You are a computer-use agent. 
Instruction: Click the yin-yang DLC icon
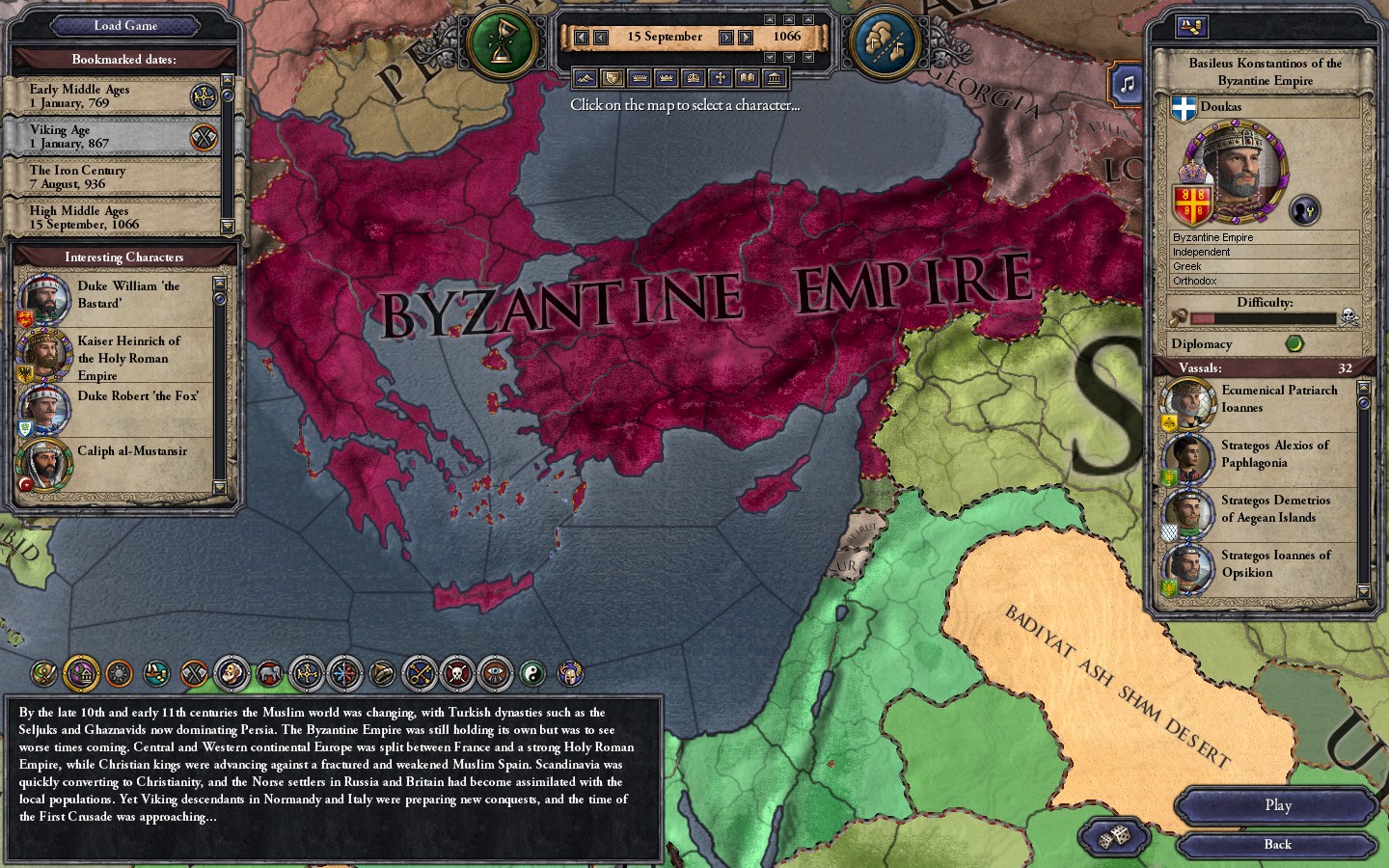[x=532, y=673]
